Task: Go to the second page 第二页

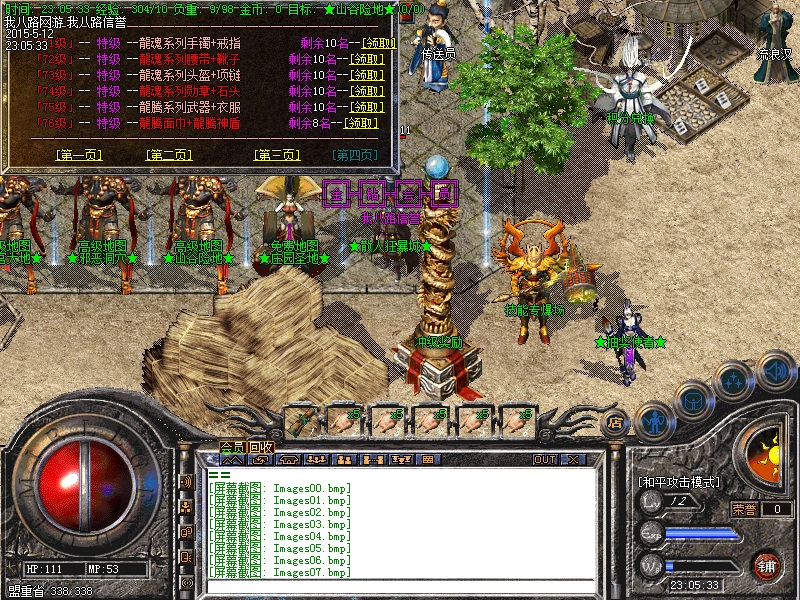Action: click(x=168, y=155)
